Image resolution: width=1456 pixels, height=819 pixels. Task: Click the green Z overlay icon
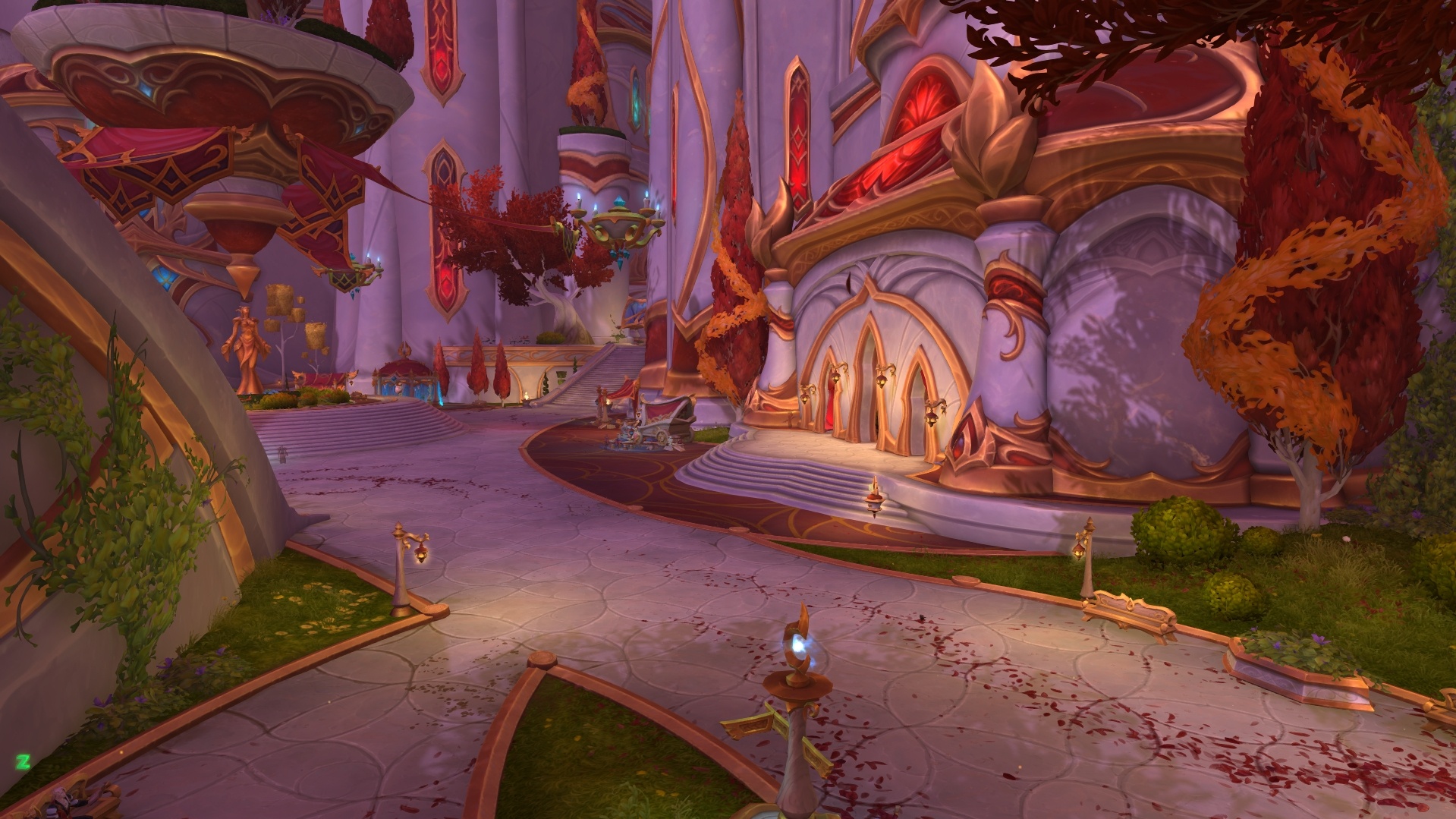24,761
